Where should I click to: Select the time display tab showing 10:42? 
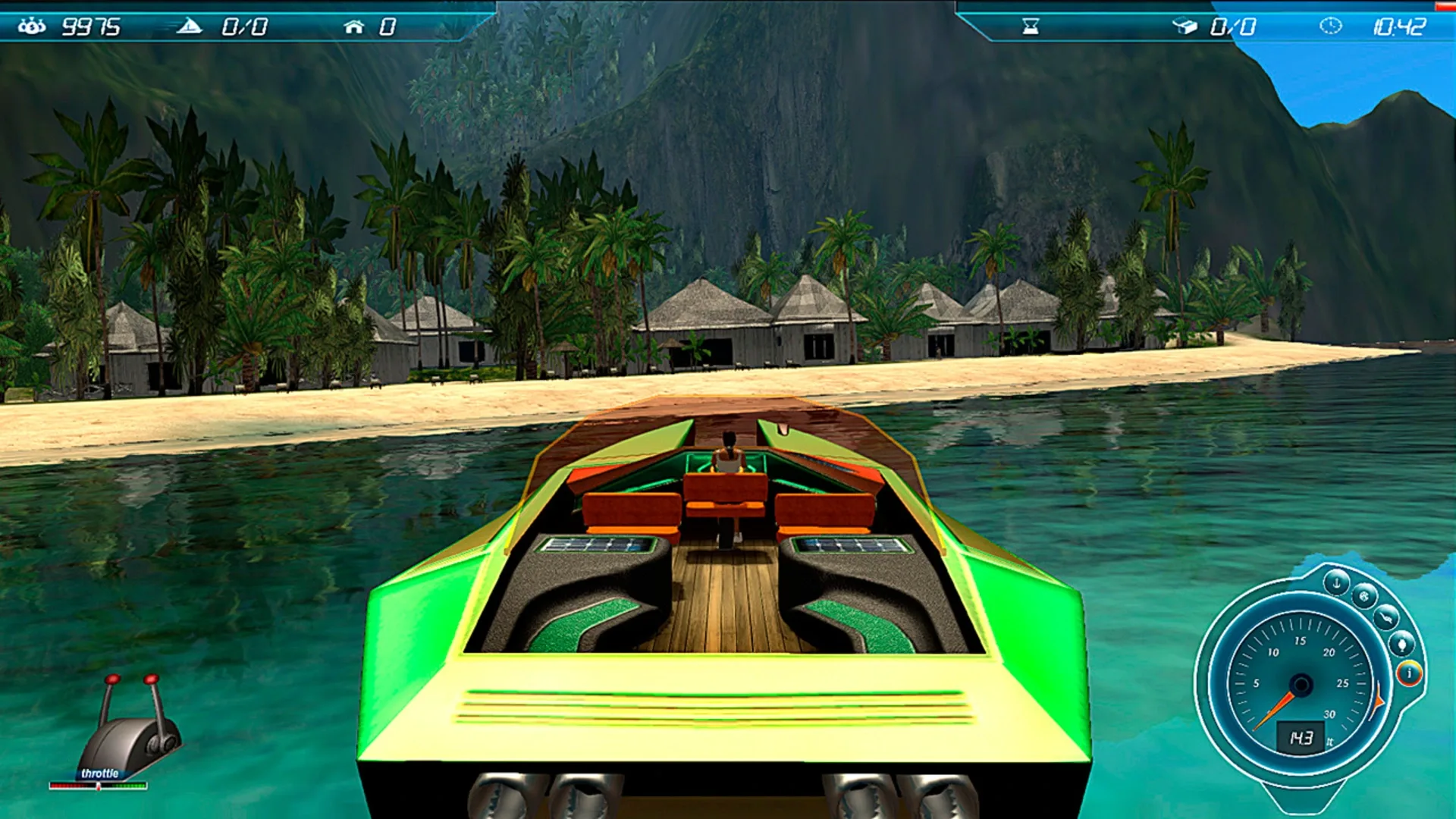[x=1399, y=26]
